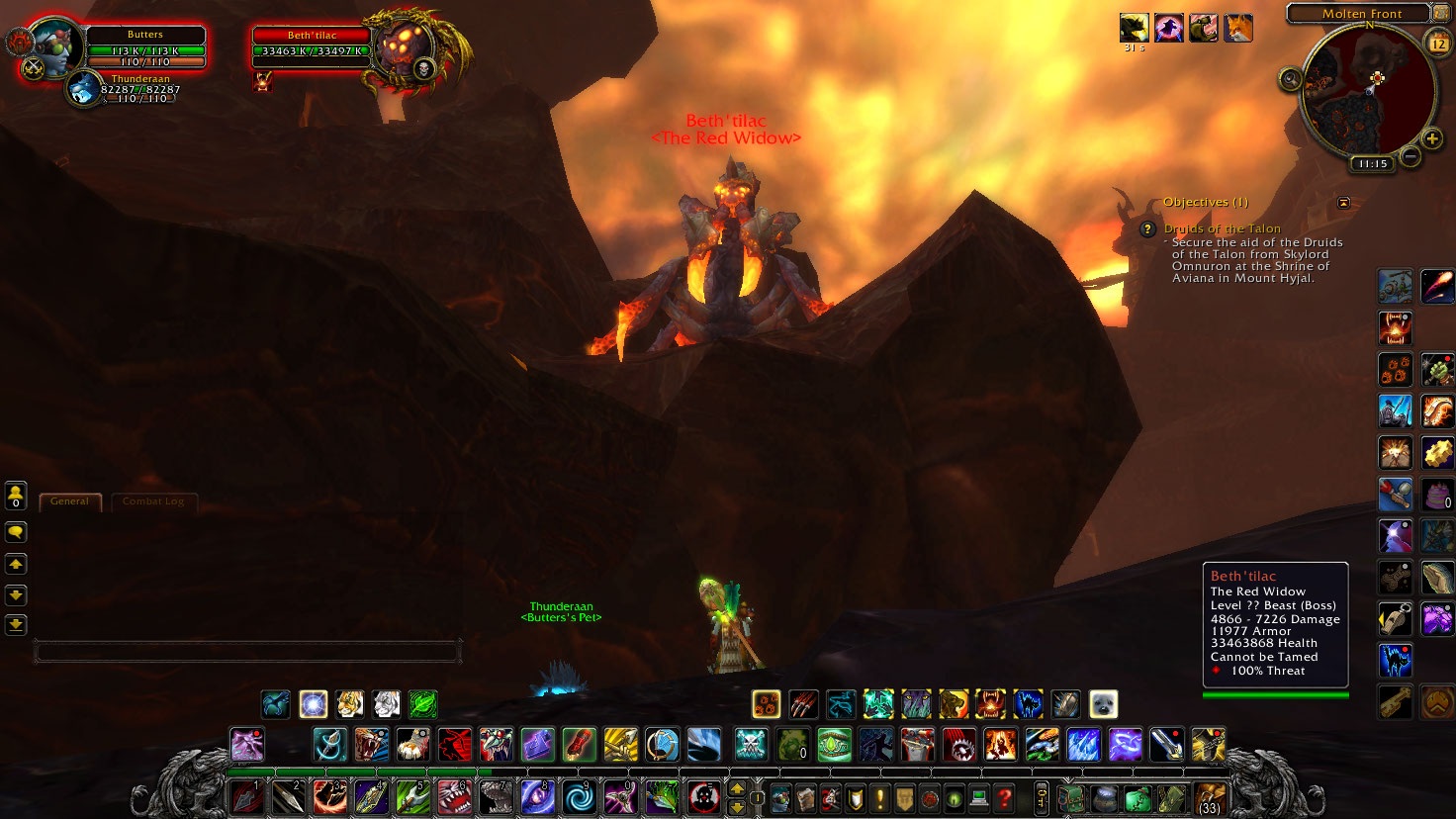Activate the blue swirl ability in slot 9
The image size is (1456, 819).
[580, 797]
